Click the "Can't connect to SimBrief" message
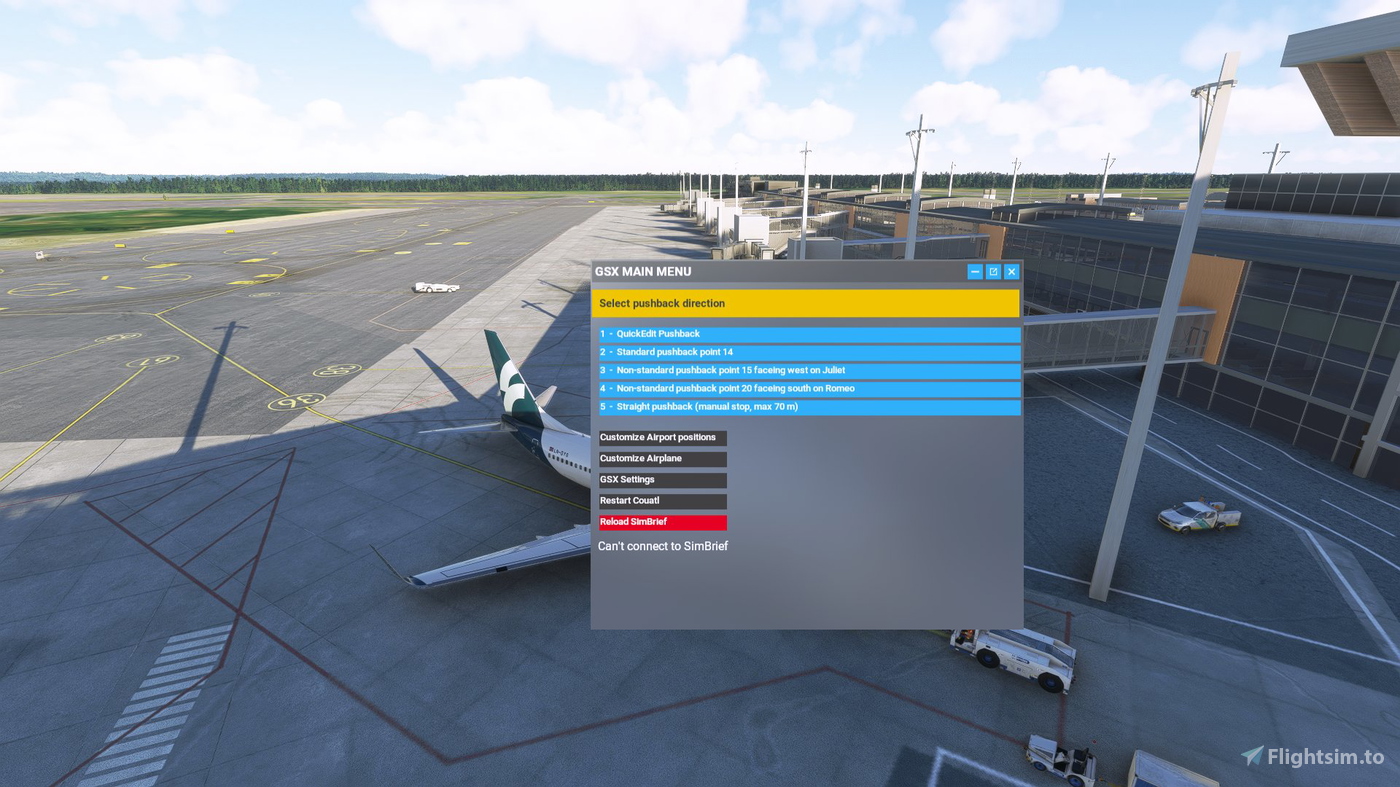Screen dimensions: 1400x787 [662, 545]
